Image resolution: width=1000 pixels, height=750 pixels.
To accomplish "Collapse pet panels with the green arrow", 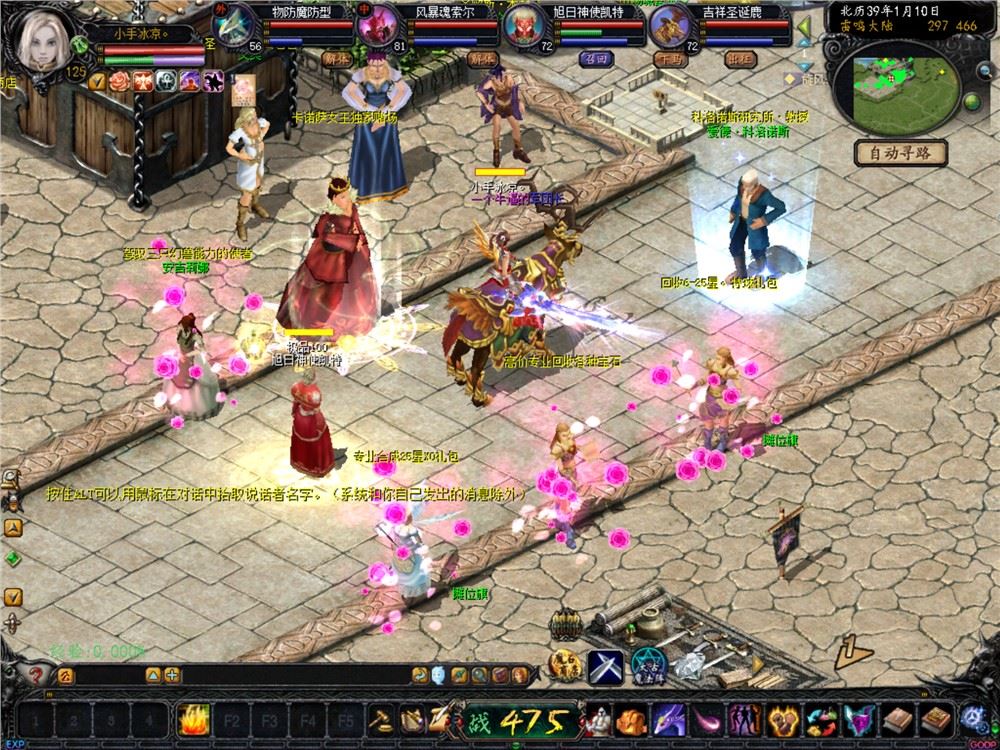I will tap(802, 24).
